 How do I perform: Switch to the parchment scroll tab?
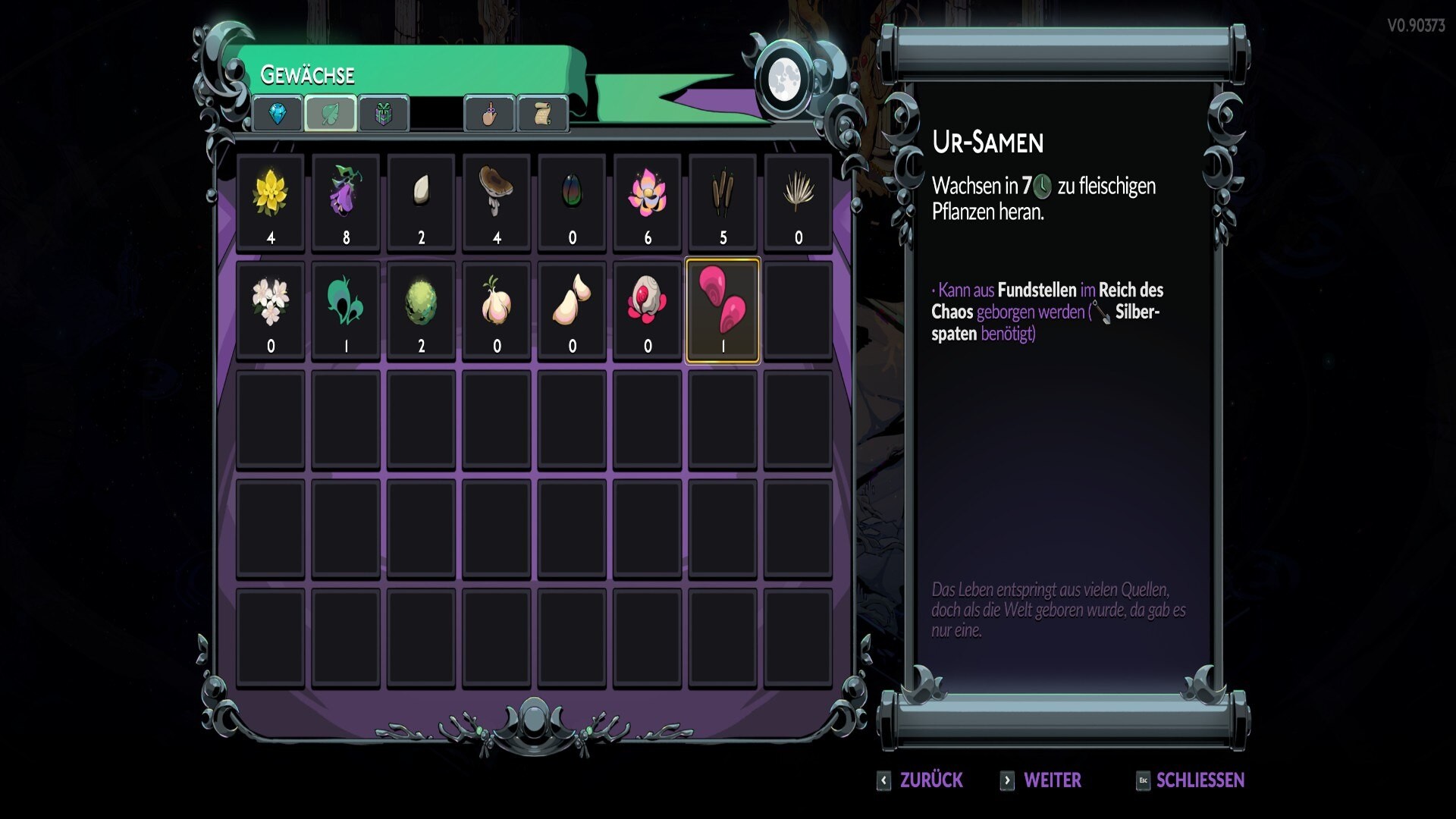point(542,114)
